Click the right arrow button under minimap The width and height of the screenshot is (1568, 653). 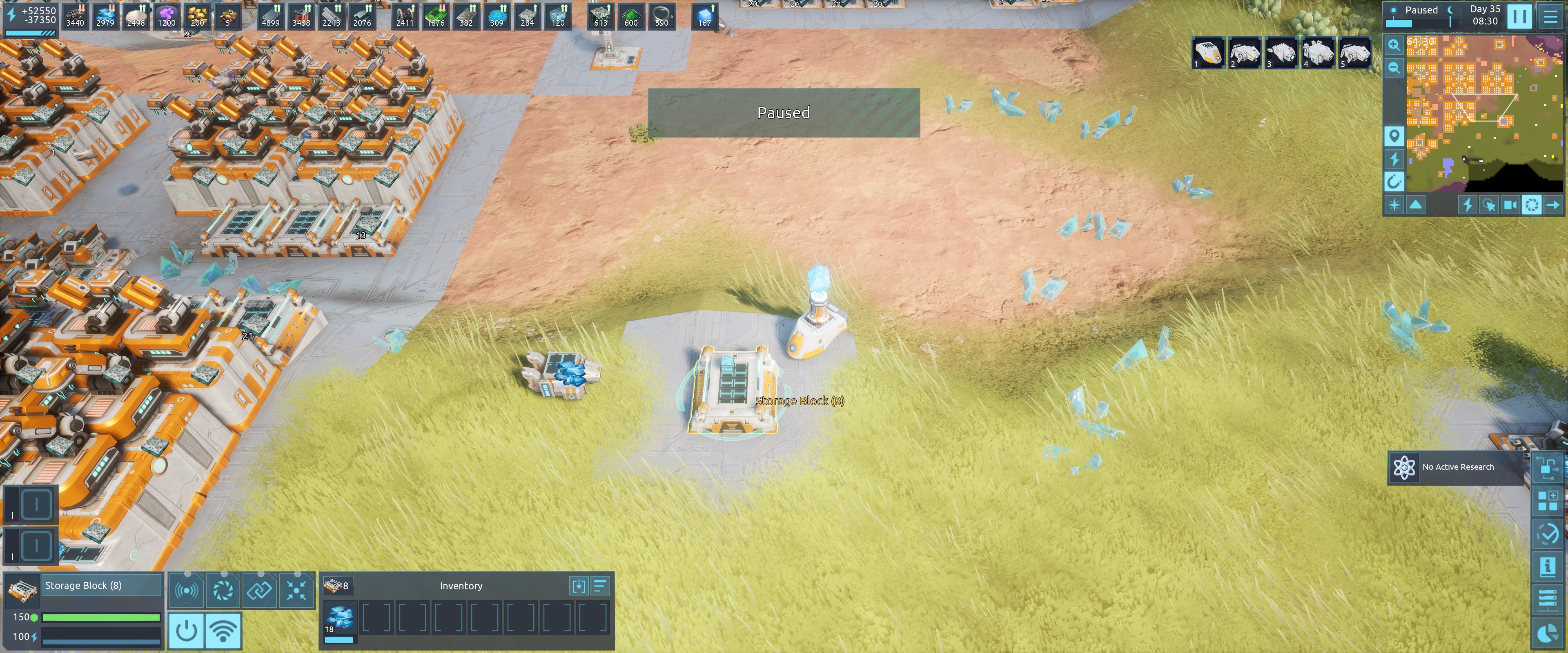(1553, 205)
